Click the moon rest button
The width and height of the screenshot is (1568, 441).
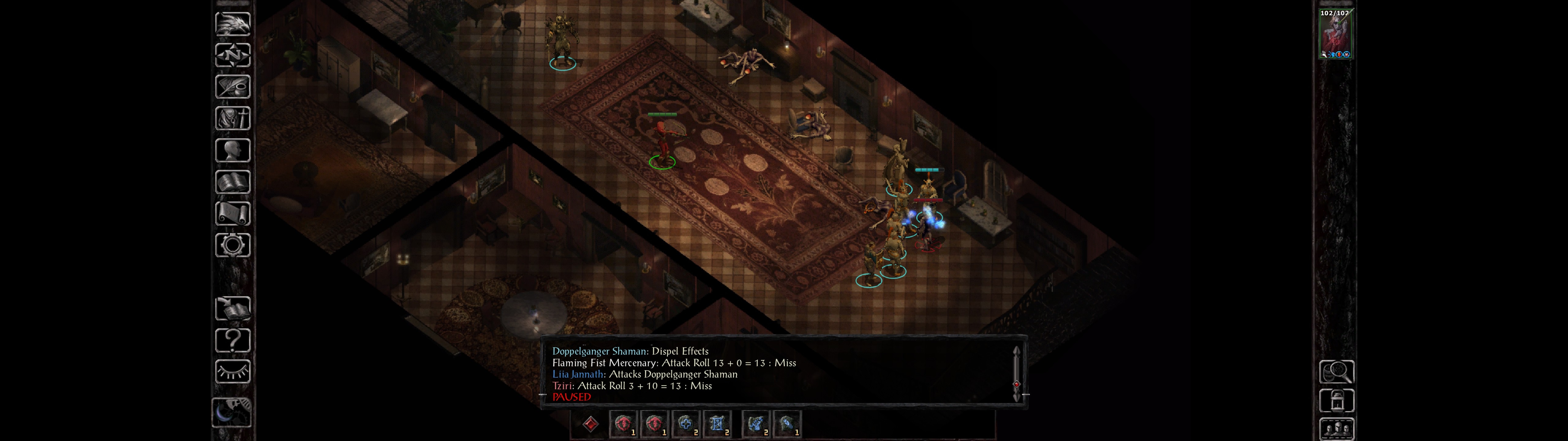coord(231,413)
